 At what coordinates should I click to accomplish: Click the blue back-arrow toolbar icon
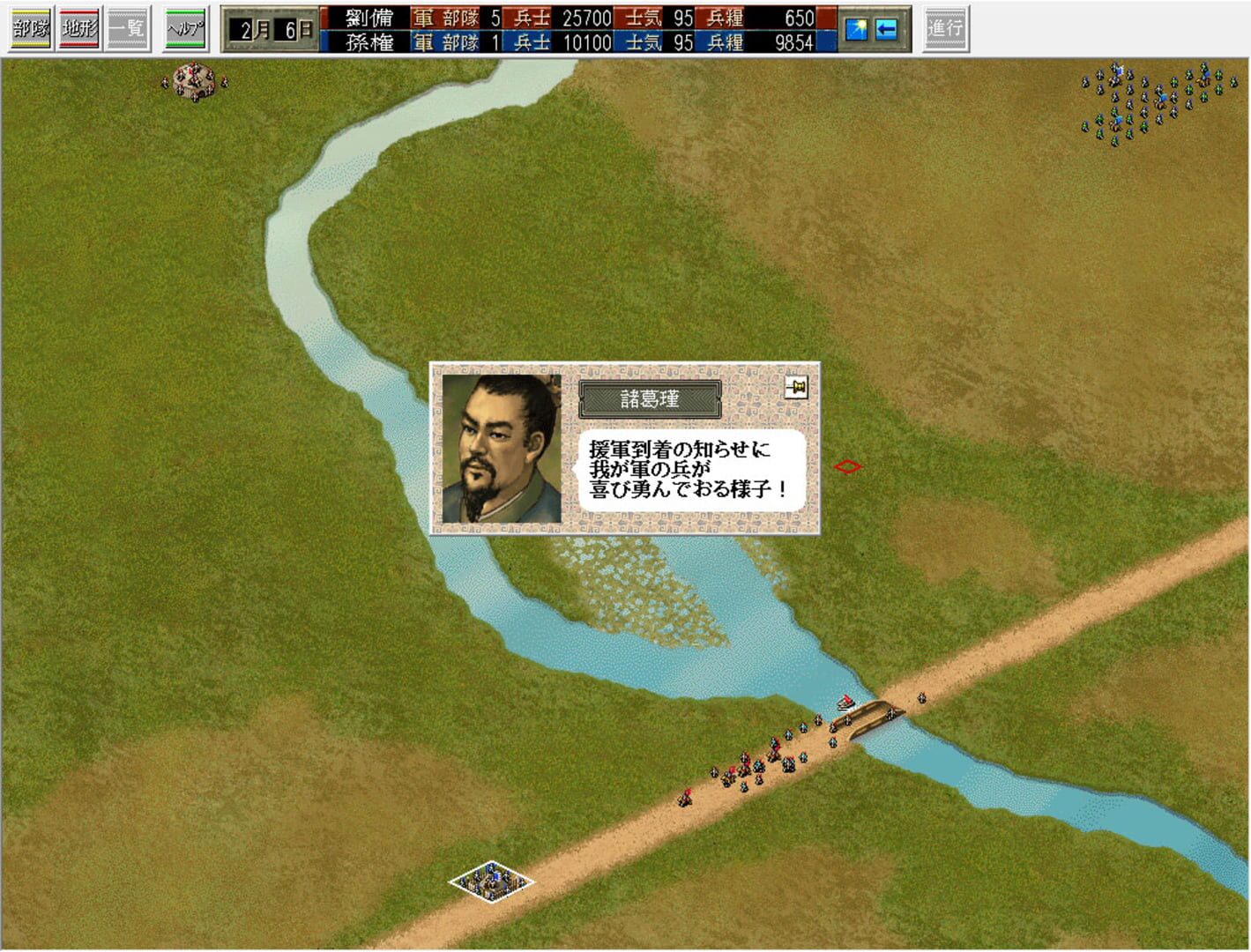point(886,28)
